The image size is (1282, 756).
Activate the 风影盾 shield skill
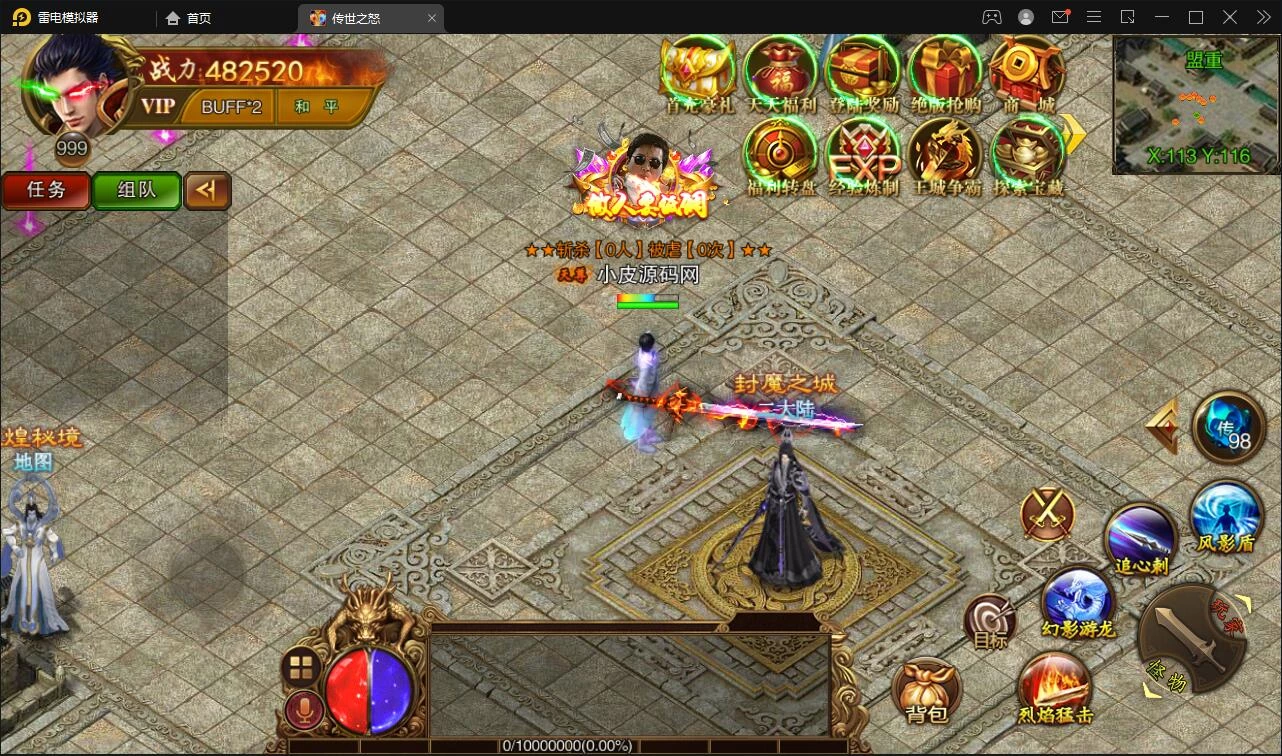(x=1226, y=514)
